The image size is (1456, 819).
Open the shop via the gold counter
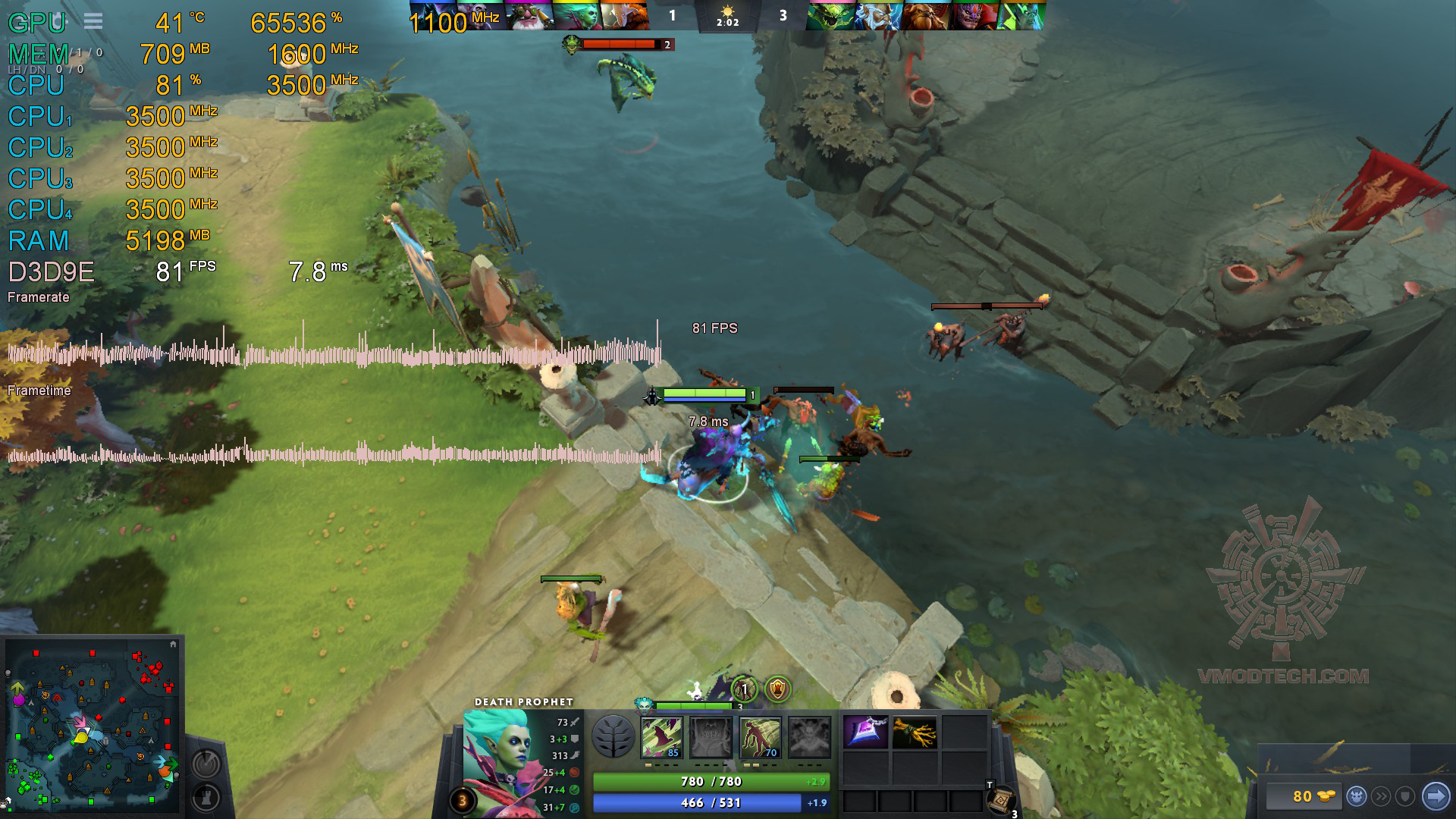(x=1302, y=796)
